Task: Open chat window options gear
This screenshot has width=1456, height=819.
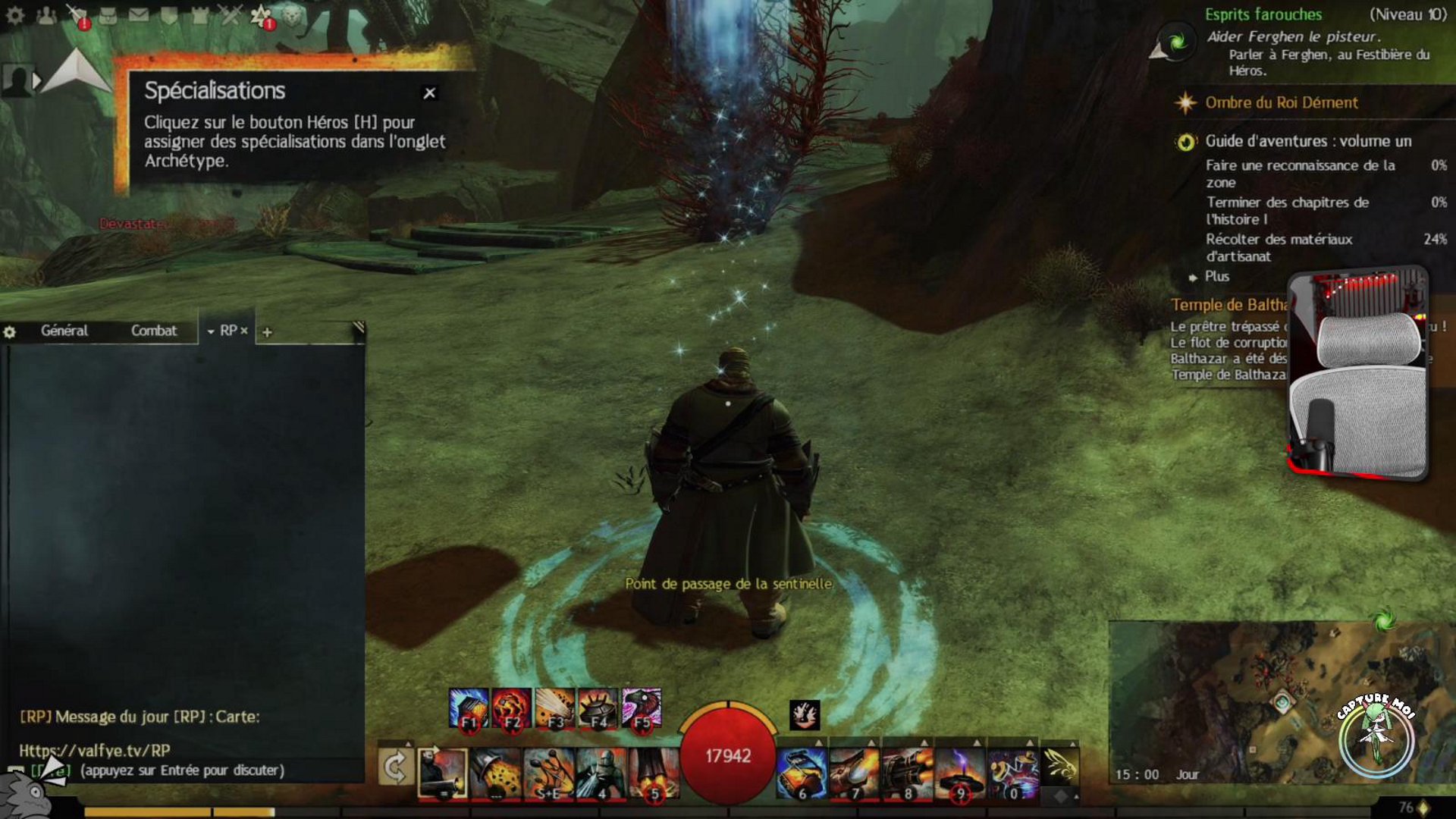Action: 10,332
